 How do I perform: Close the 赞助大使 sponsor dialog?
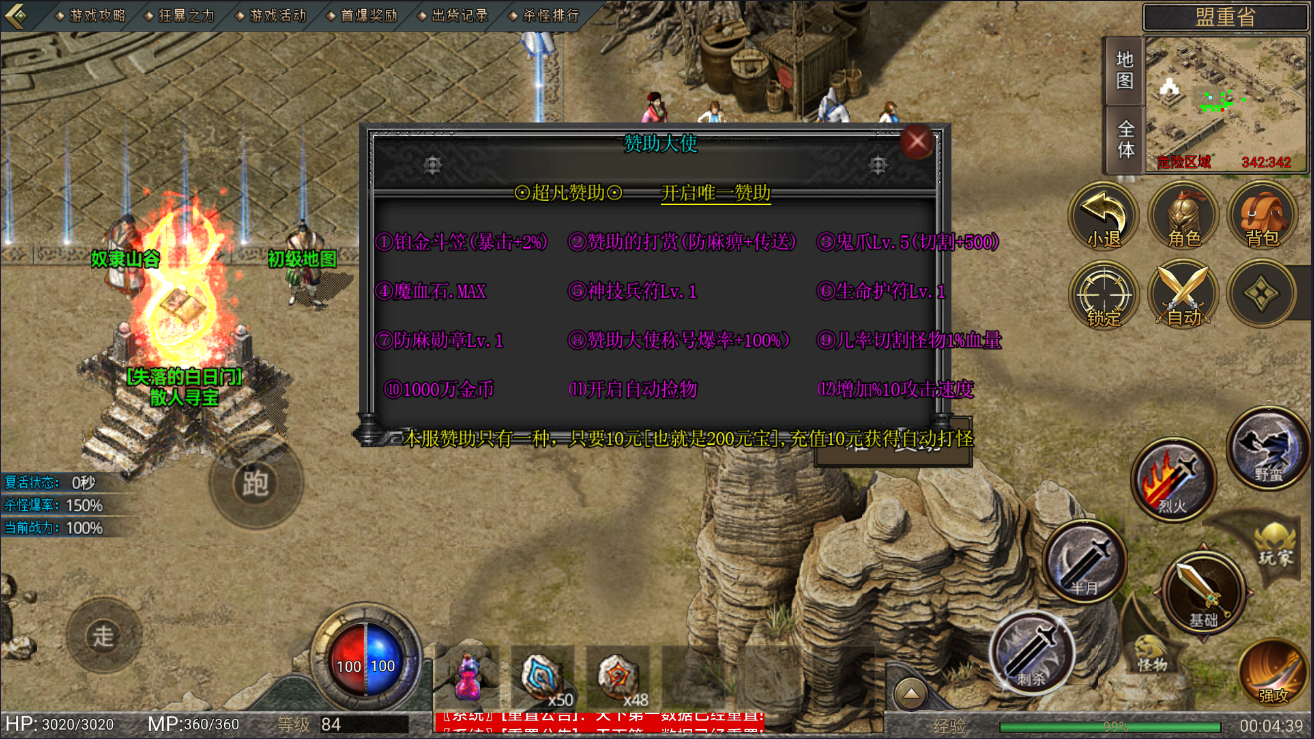click(916, 142)
